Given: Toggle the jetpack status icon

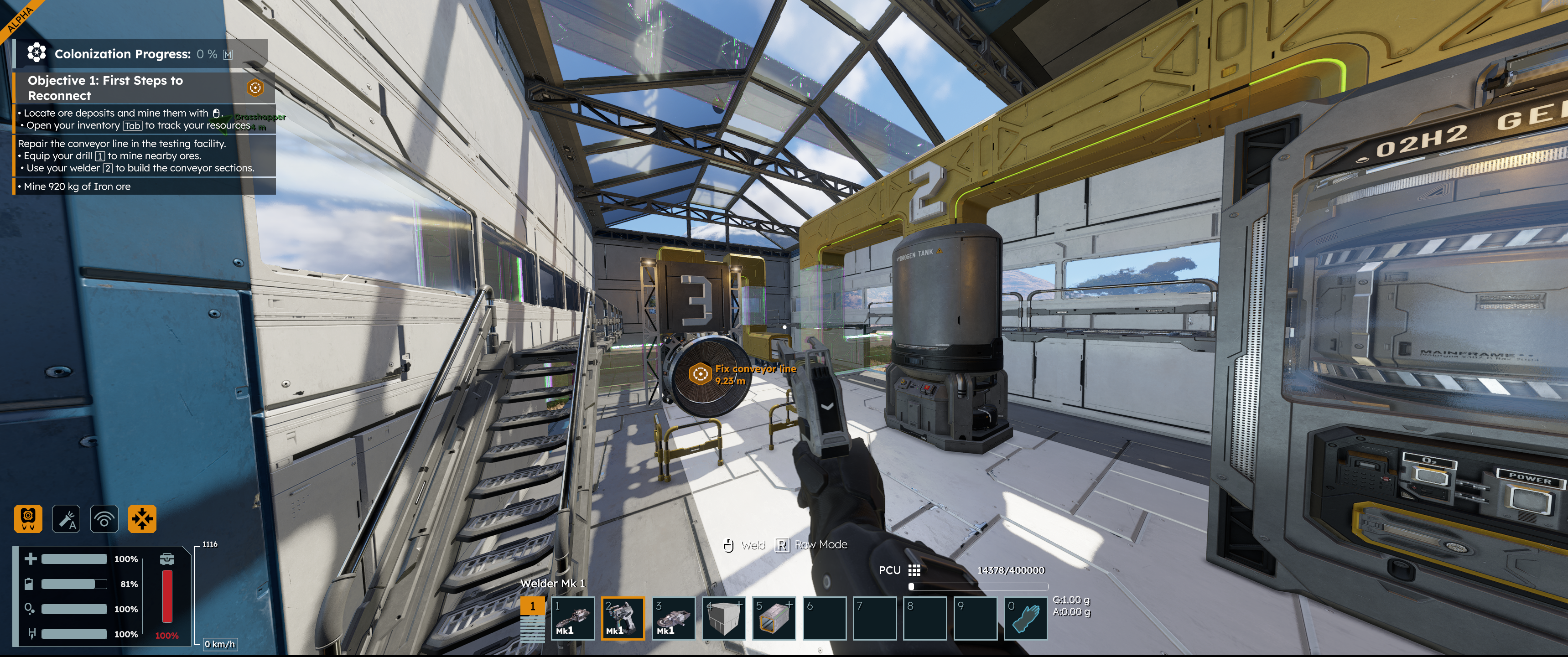Looking at the screenshot, I should click(x=28, y=519).
